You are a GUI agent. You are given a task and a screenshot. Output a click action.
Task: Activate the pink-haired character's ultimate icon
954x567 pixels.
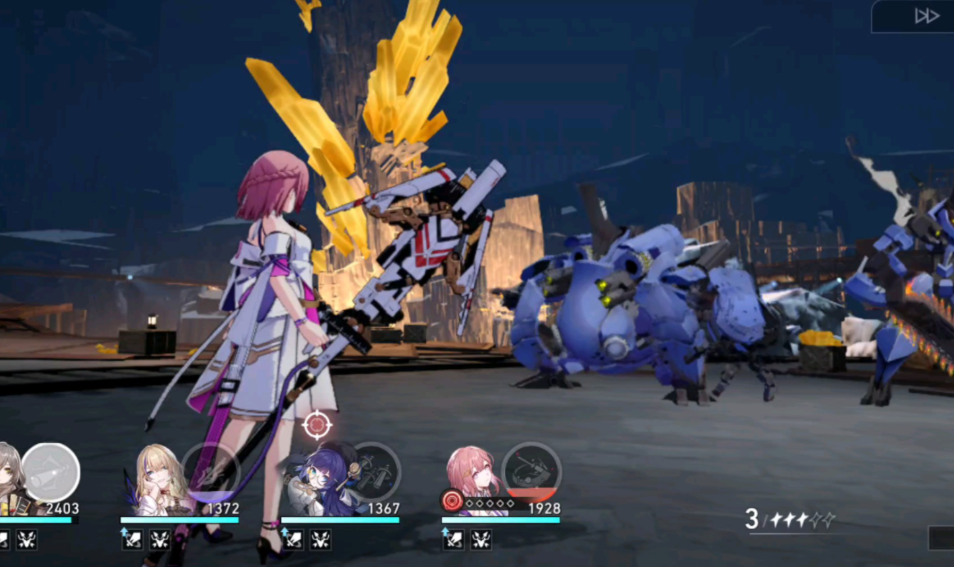pyautogui.click(x=531, y=471)
